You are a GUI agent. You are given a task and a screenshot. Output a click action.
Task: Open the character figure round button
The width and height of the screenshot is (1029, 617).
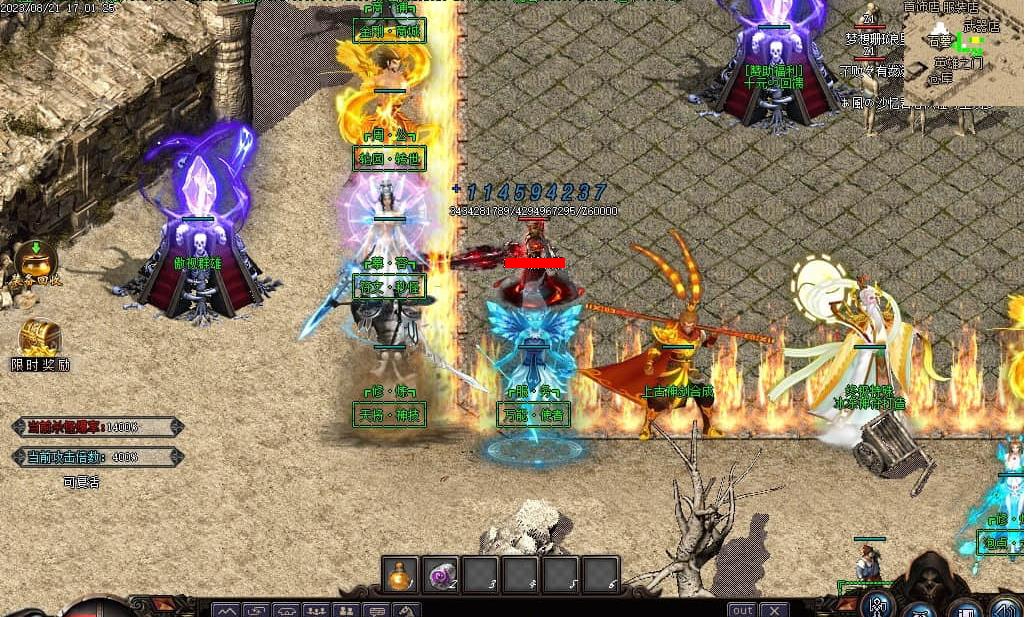(879, 604)
